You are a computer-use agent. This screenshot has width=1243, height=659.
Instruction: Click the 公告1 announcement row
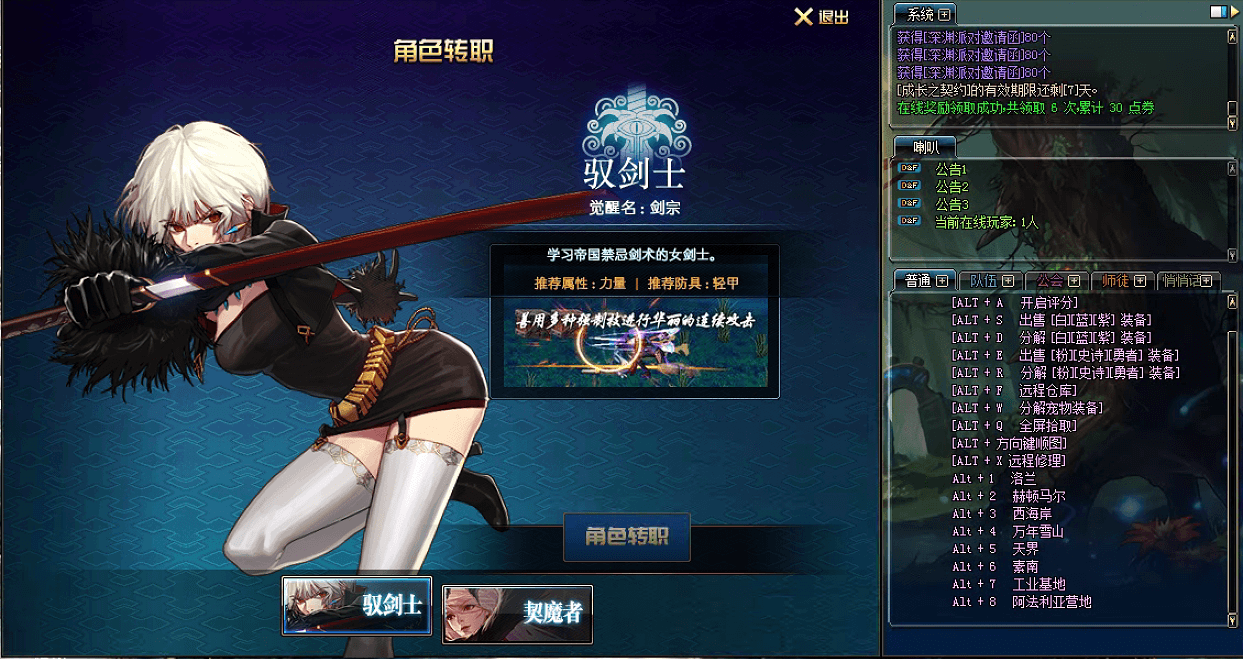tap(951, 170)
